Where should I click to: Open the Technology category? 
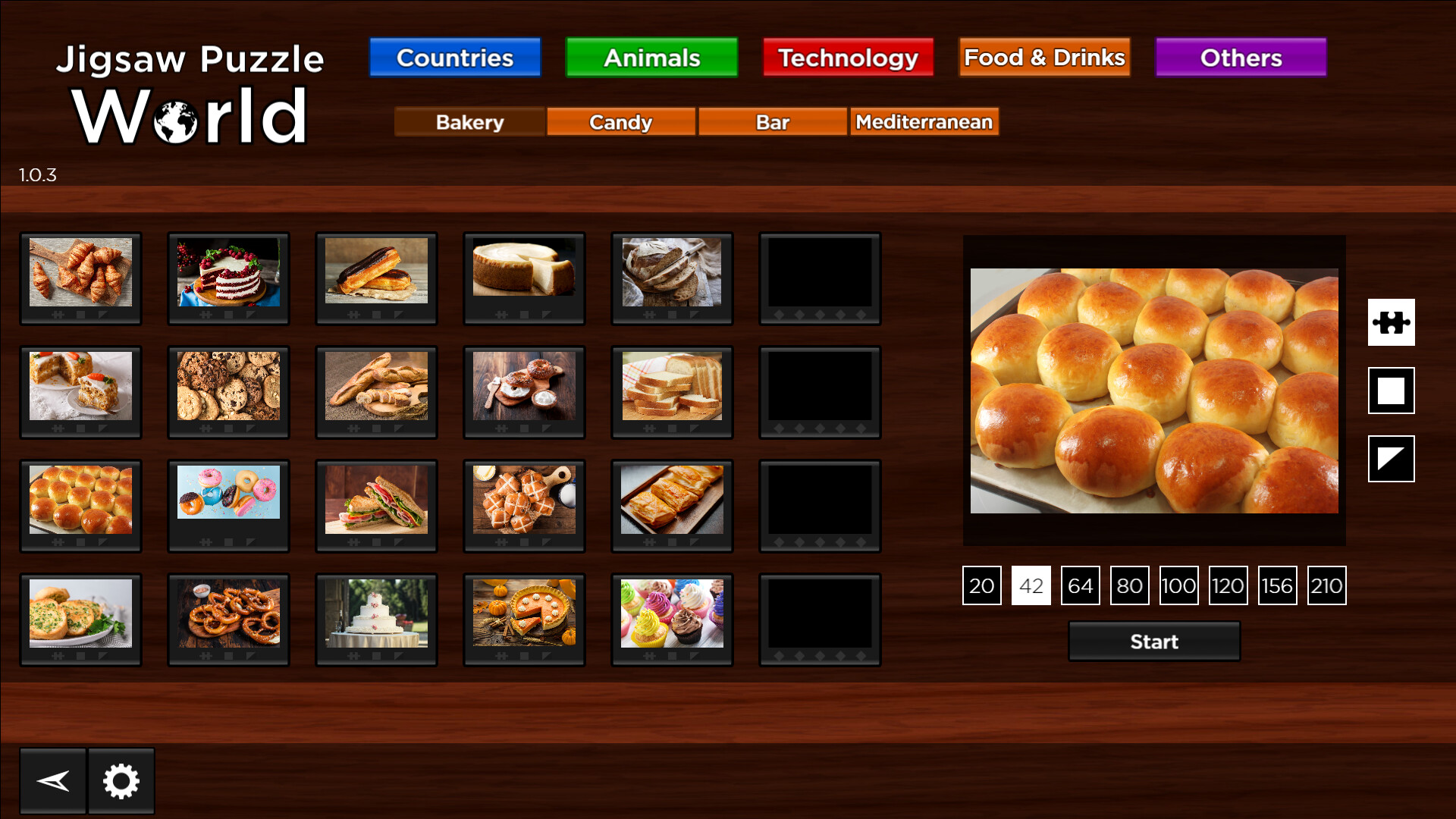pyautogui.click(x=848, y=57)
